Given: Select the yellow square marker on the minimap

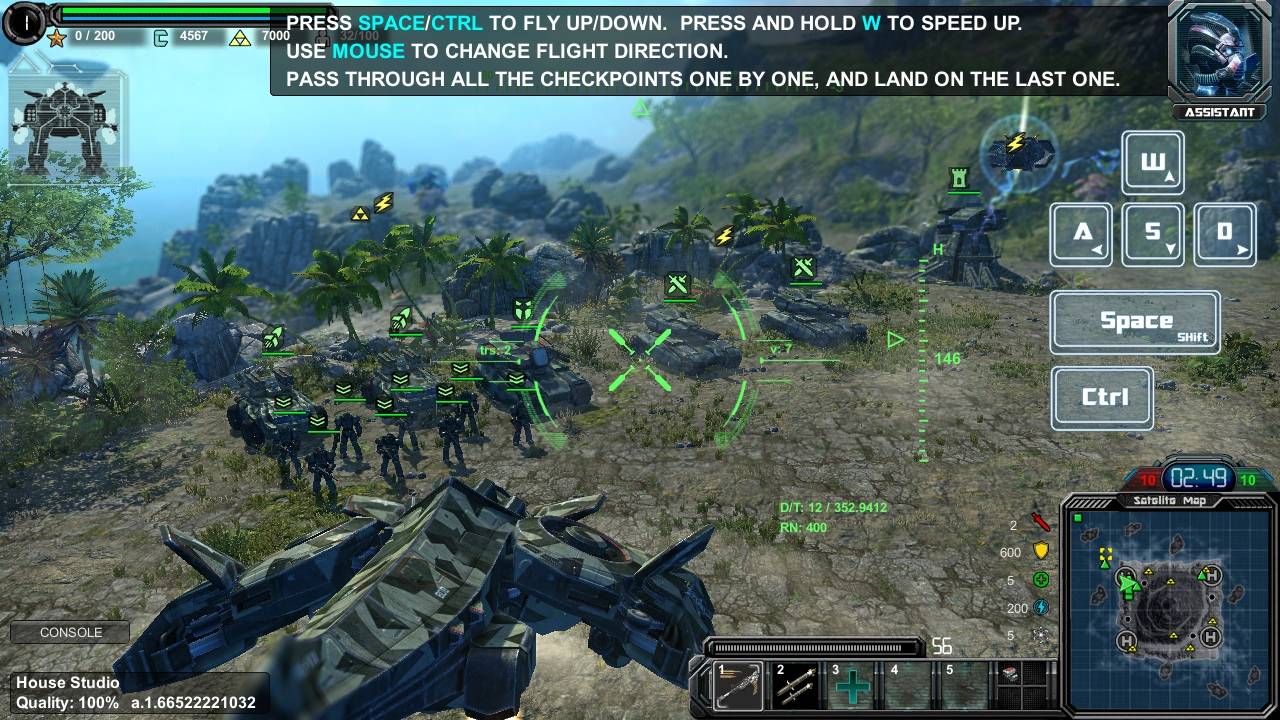Looking at the screenshot, I should (x=1105, y=554).
